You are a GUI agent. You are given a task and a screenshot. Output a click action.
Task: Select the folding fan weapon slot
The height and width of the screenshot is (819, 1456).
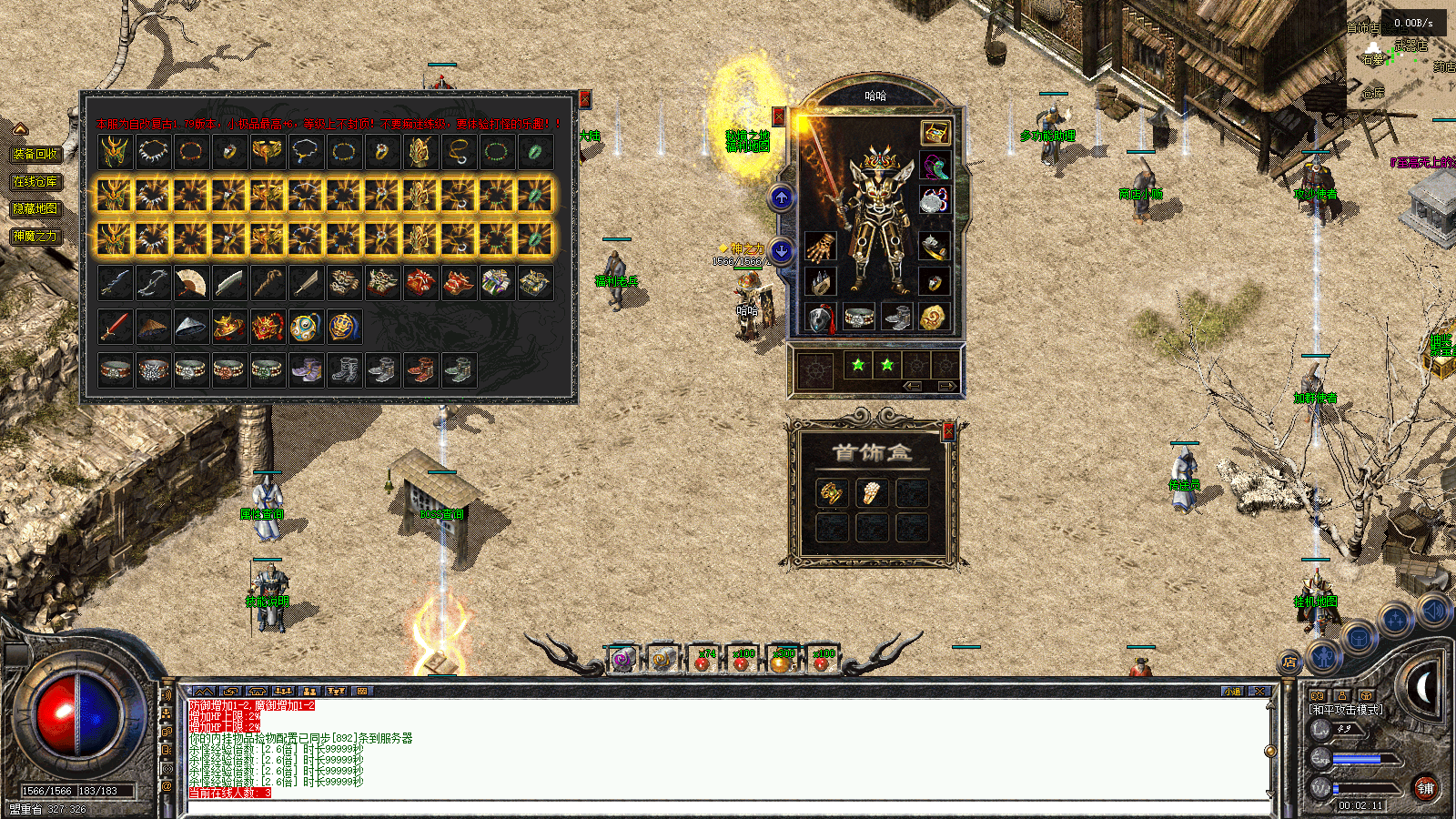pyautogui.click(x=190, y=283)
